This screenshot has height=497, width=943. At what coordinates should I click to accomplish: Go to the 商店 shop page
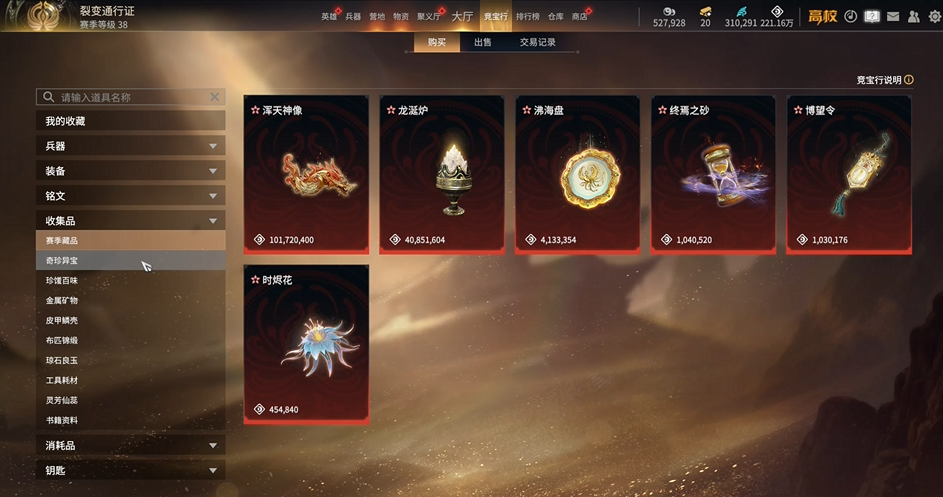pyautogui.click(x=579, y=17)
